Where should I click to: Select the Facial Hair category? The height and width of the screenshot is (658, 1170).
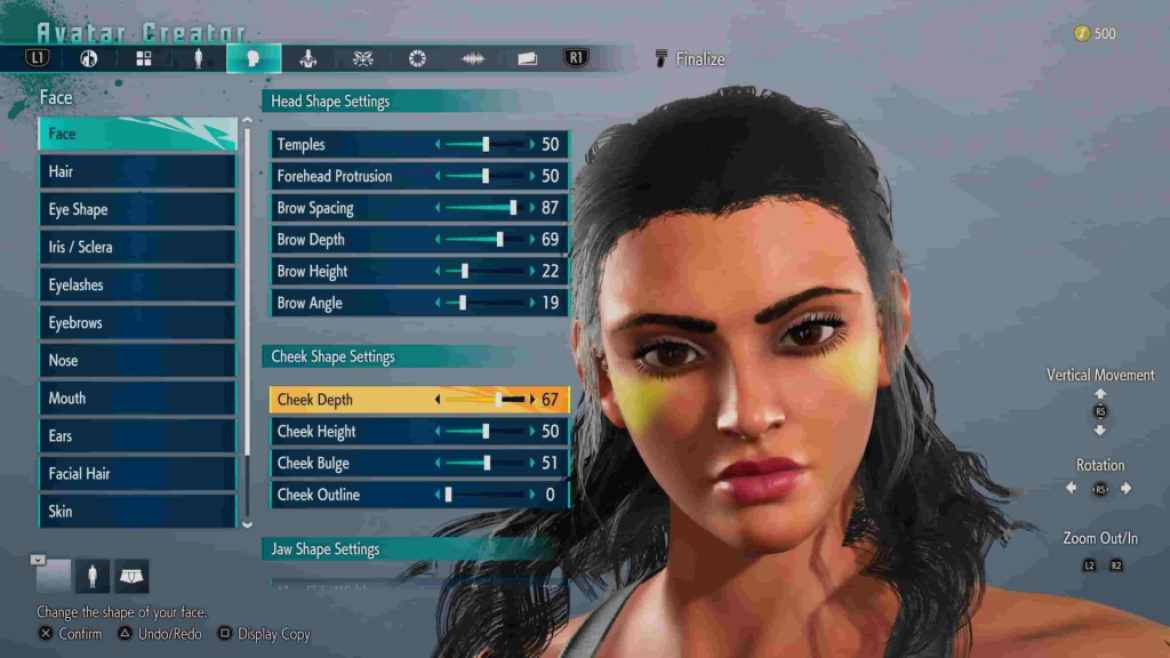[136, 474]
